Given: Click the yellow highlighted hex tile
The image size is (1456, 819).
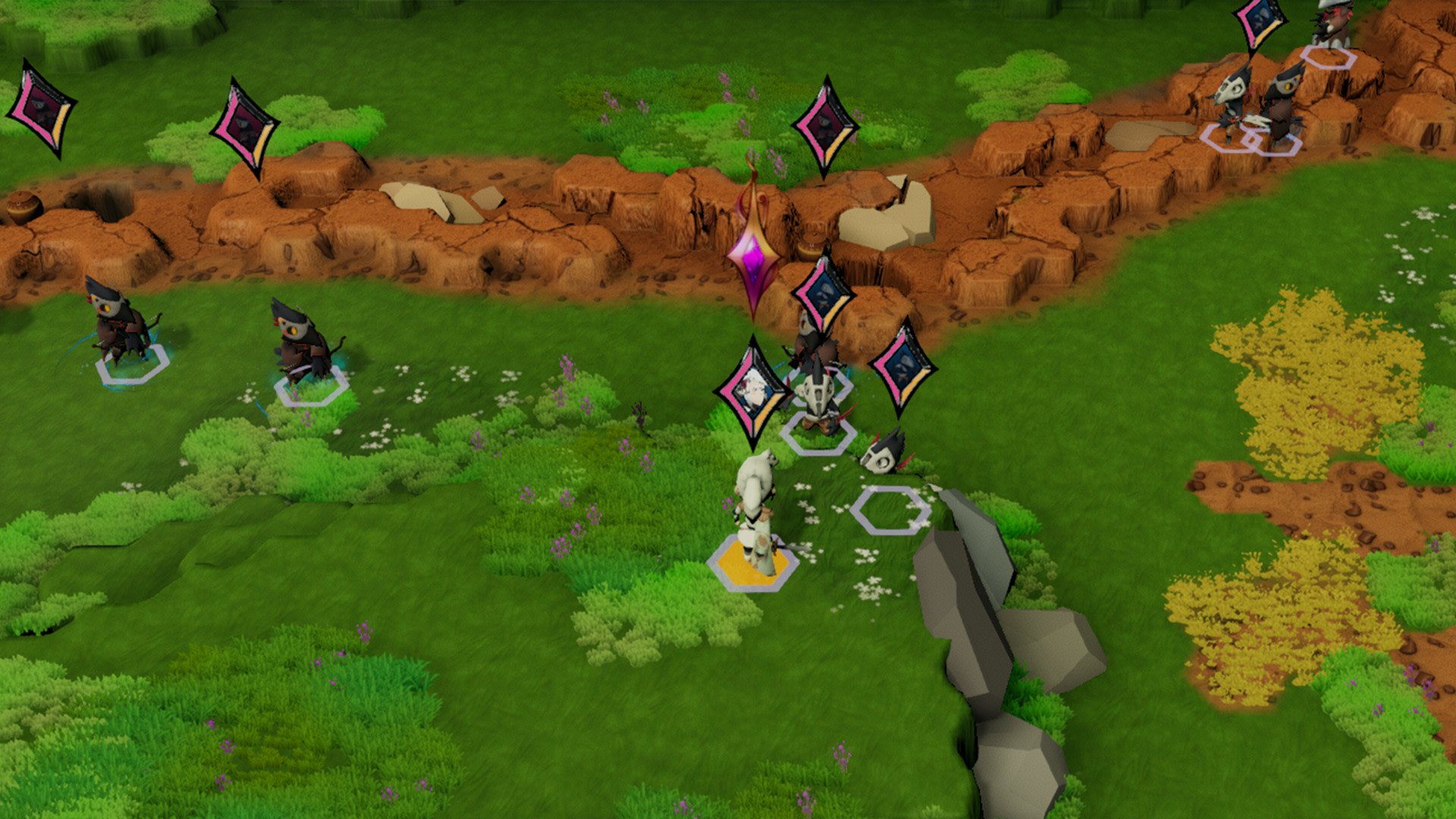Looking at the screenshot, I should pos(752,563).
